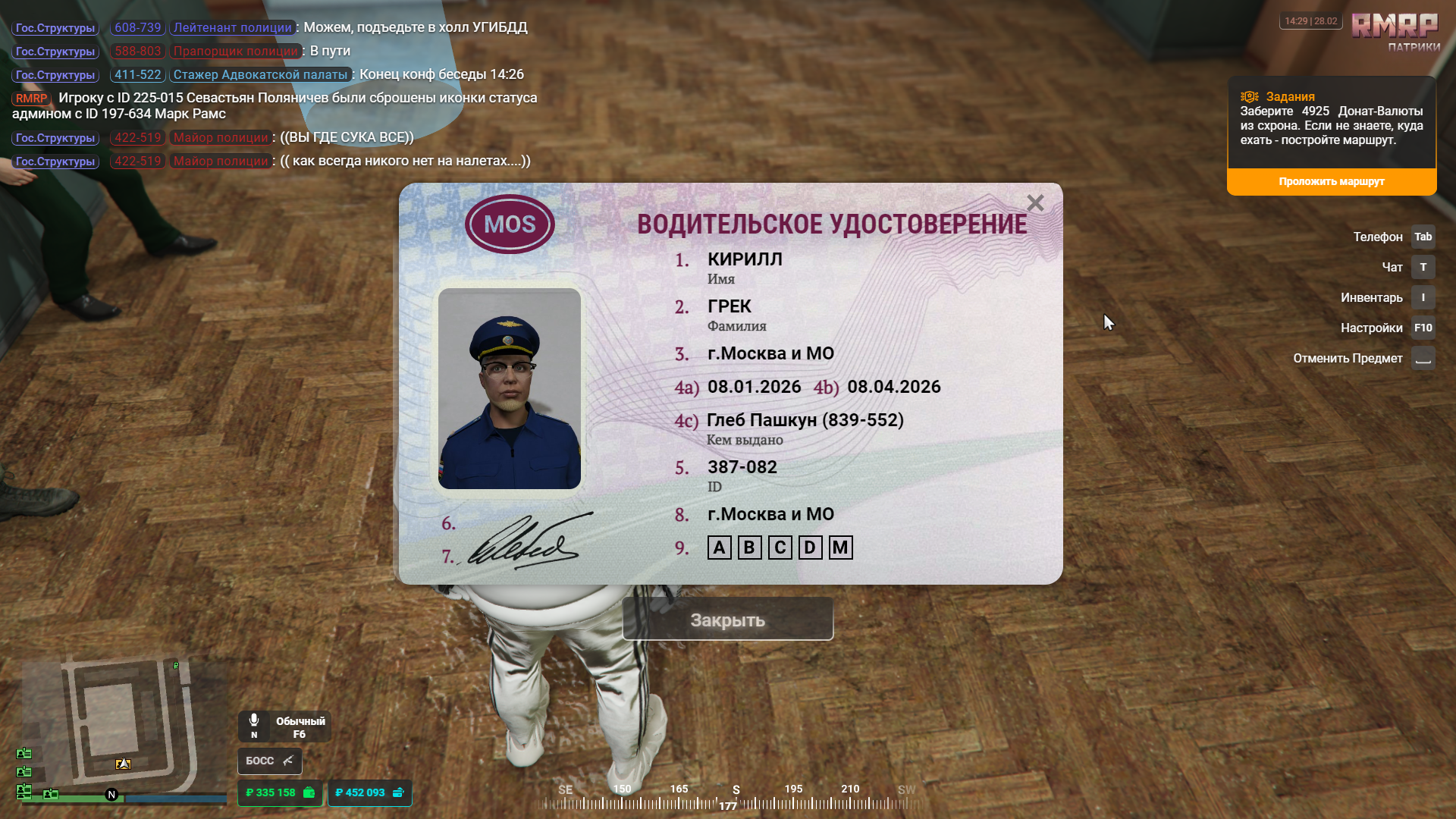Click player ID 608-739 in chat
The image size is (1456, 819).
pos(137,28)
